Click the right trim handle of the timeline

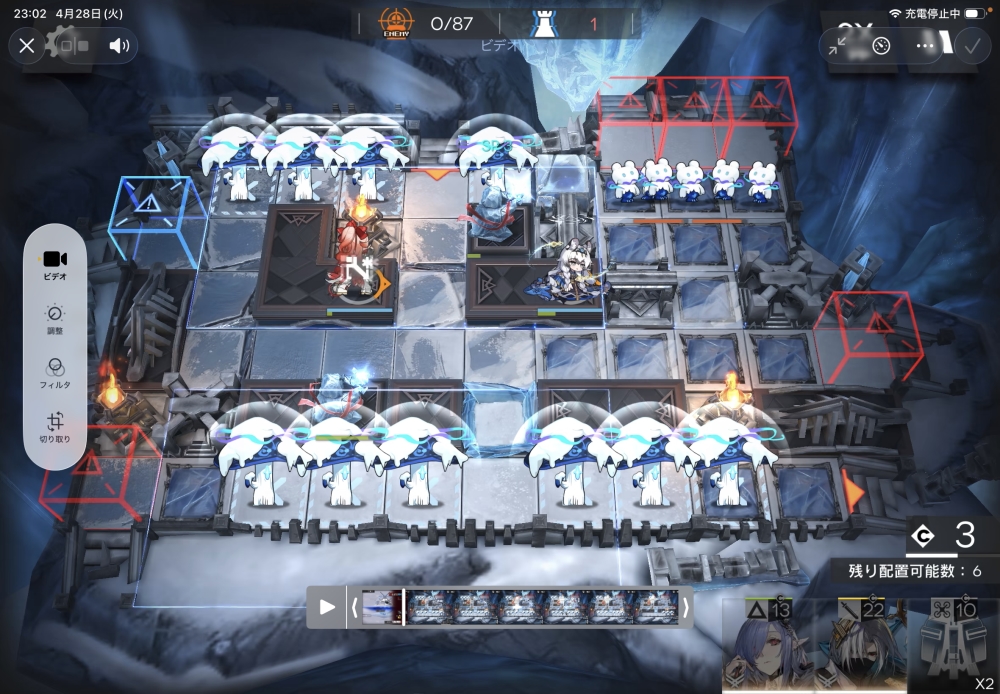pos(685,606)
